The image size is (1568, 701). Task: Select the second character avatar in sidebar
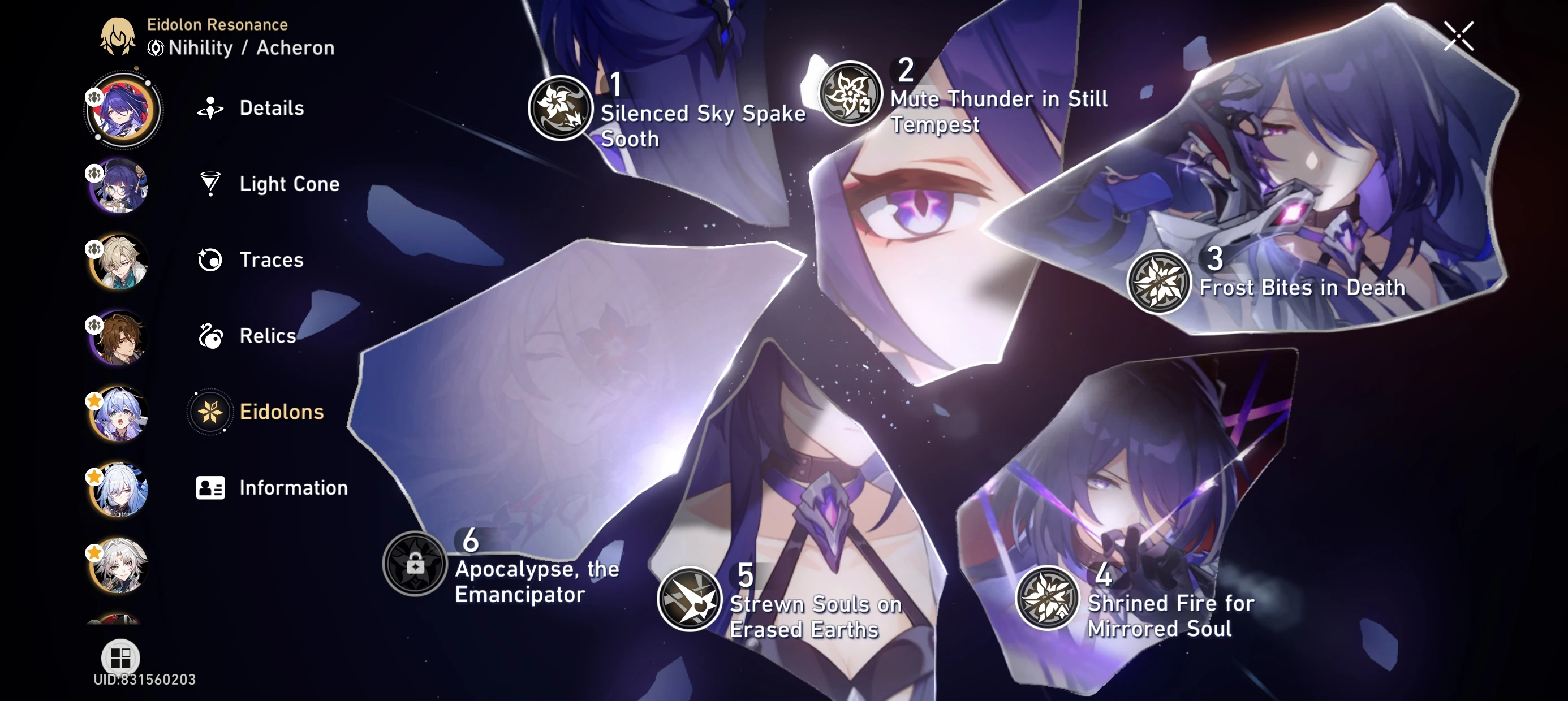(119, 185)
